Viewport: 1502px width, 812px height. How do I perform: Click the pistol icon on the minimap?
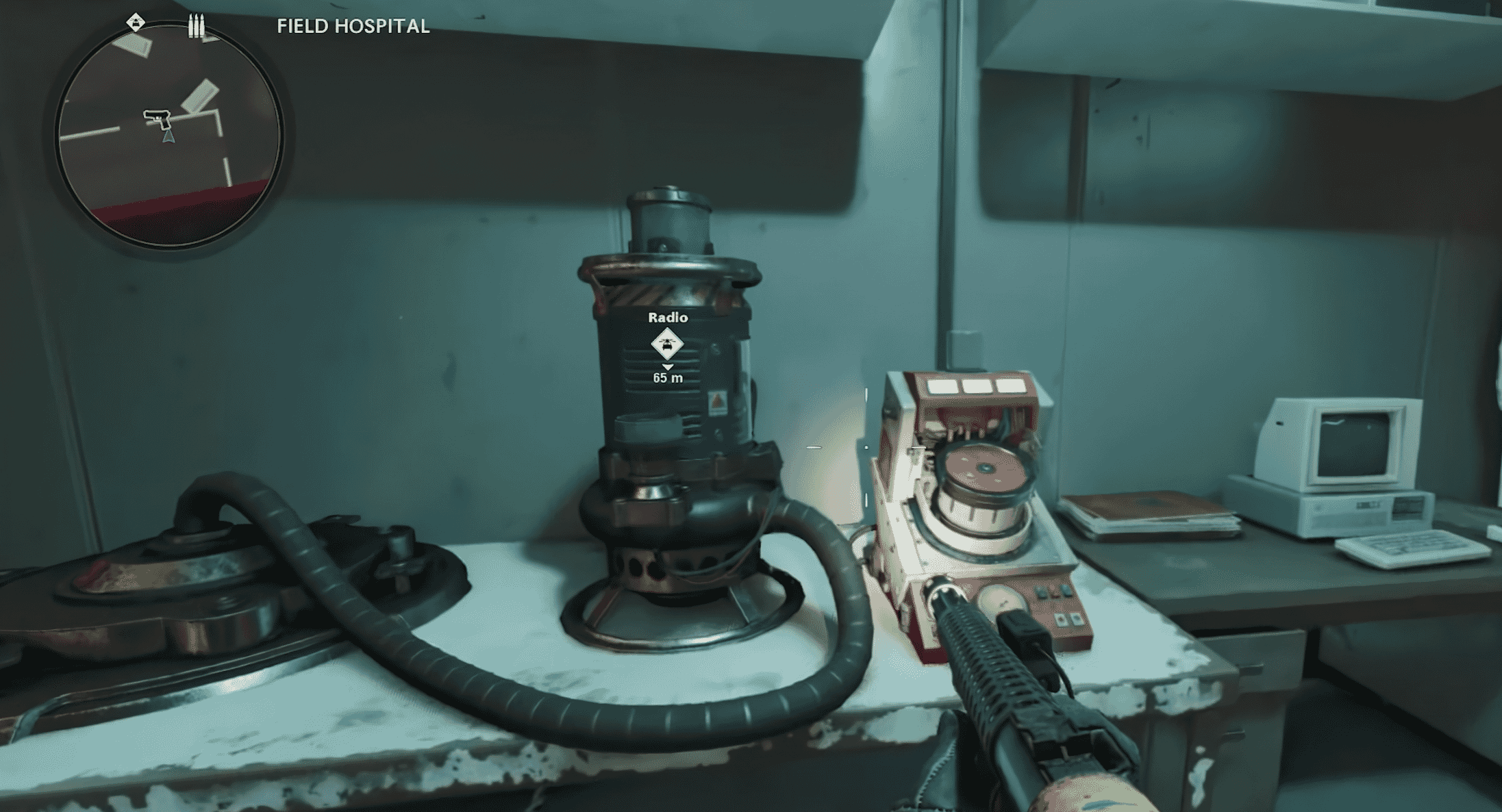158,118
